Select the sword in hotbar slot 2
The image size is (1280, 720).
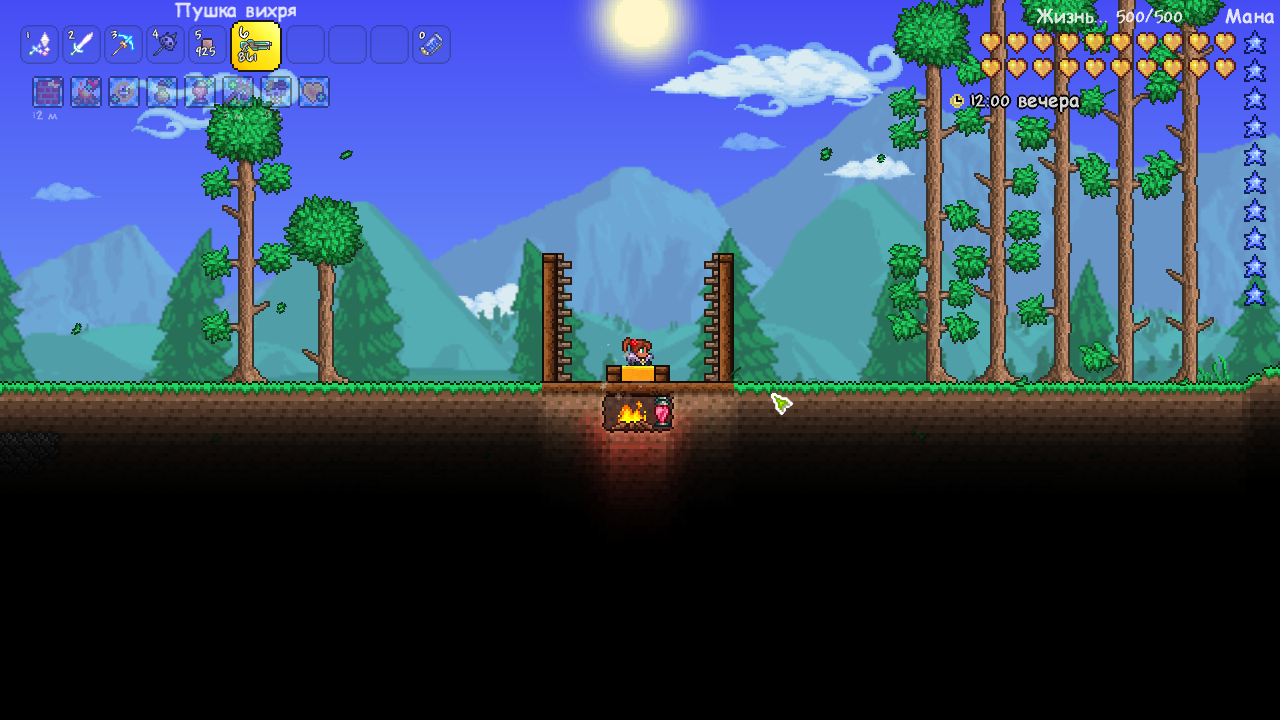pos(81,44)
